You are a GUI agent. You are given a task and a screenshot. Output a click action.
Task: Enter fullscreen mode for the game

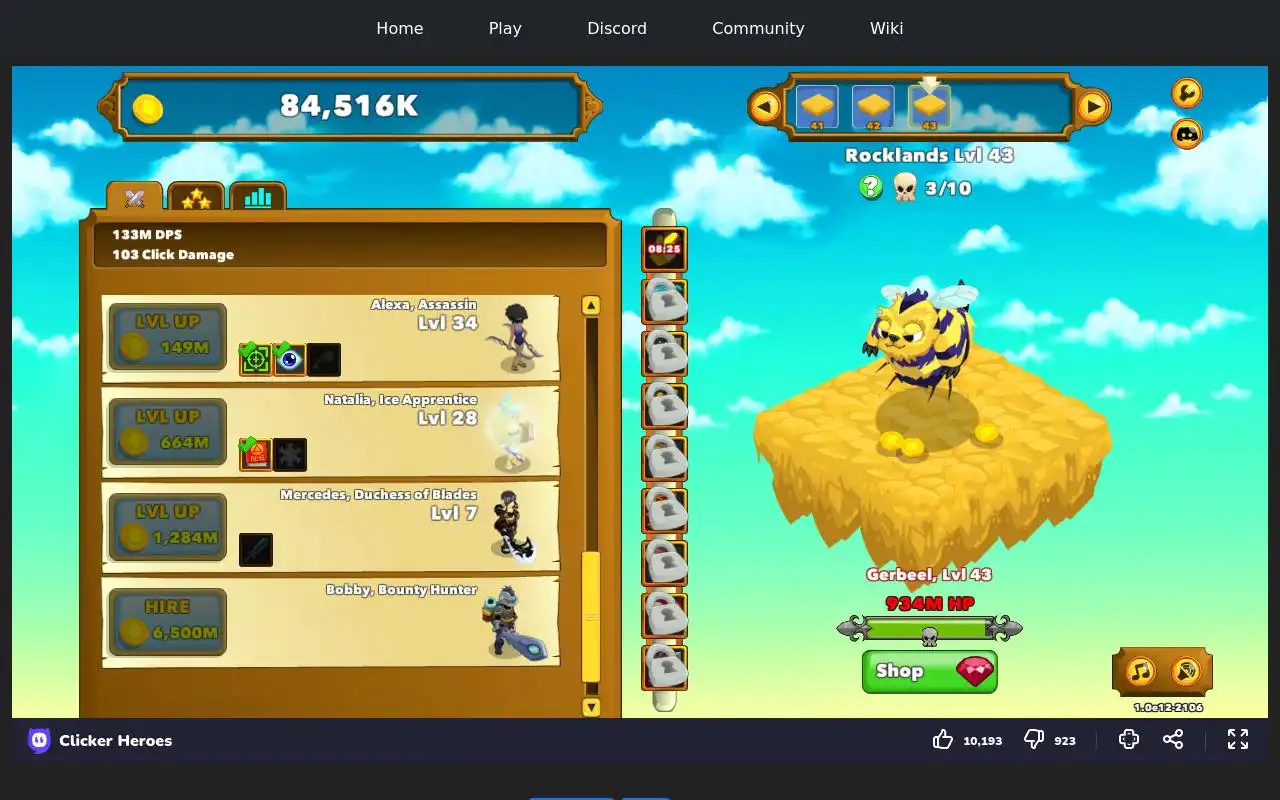[1238, 739]
